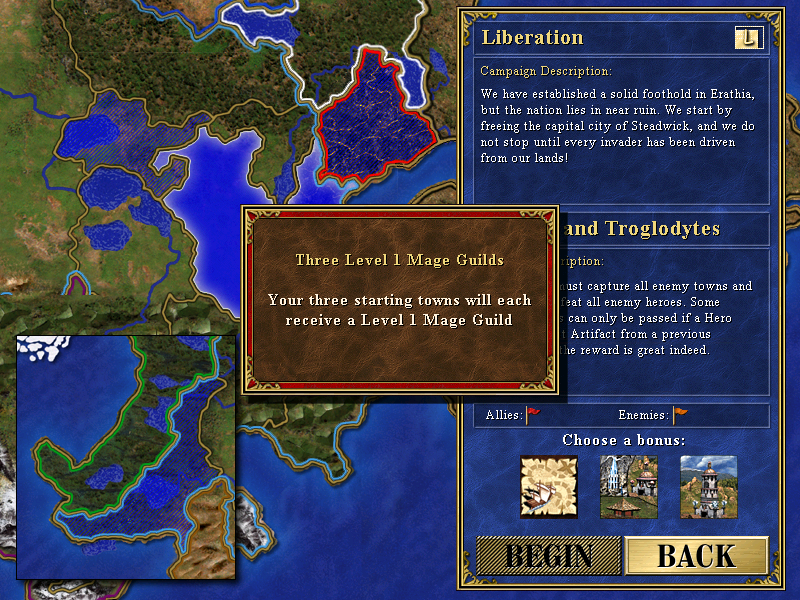The width and height of the screenshot is (800, 600).
Task: Pick the single stone tower bonus
Action: (708, 486)
